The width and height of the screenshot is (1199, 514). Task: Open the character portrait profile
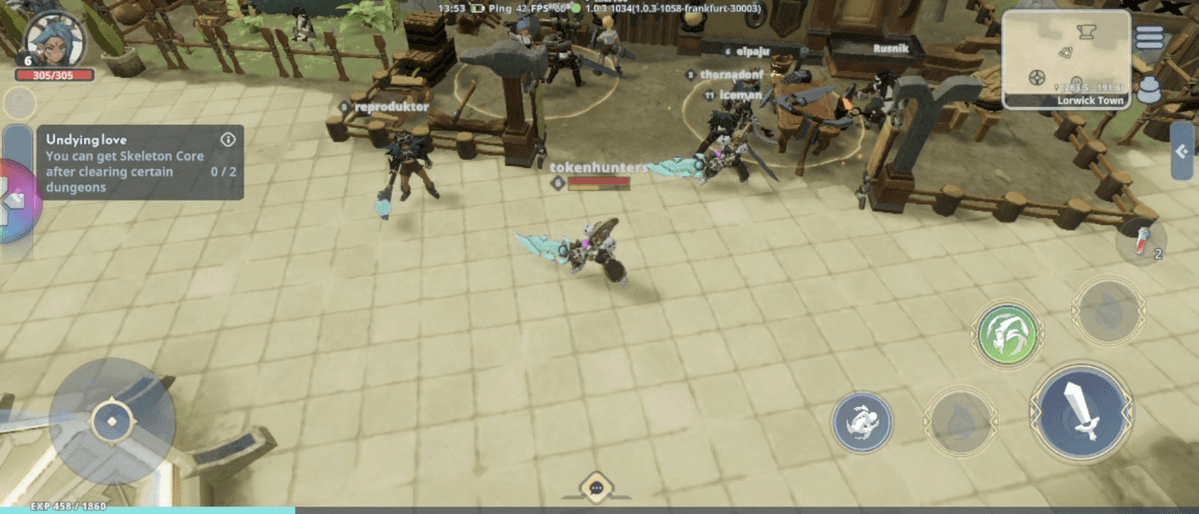click(x=55, y=40)
